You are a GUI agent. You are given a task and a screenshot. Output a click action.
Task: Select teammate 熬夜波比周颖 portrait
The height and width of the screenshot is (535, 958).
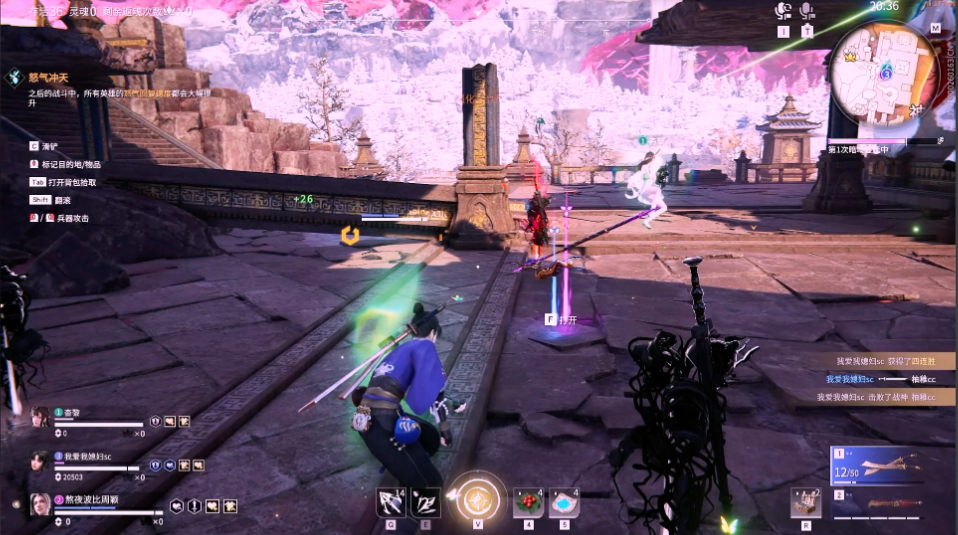click(x=40, y=503)
